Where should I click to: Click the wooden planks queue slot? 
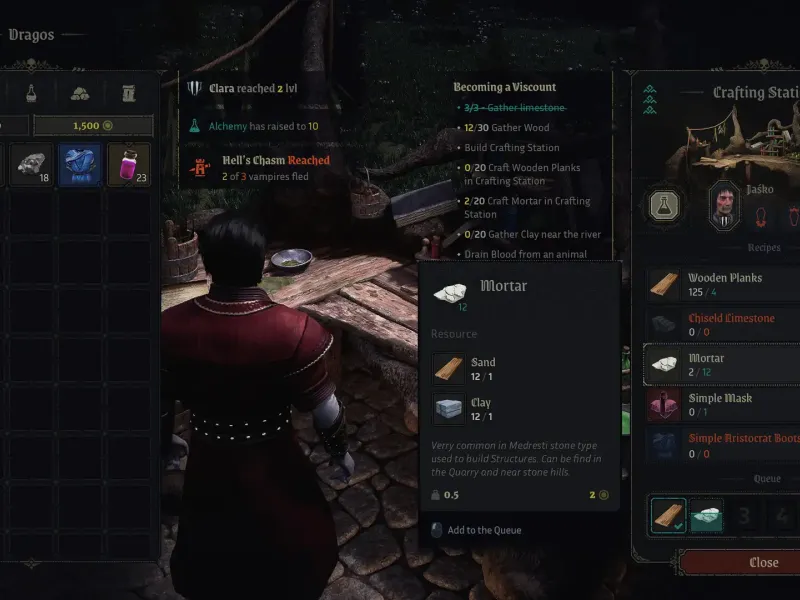tap(665, 516)
